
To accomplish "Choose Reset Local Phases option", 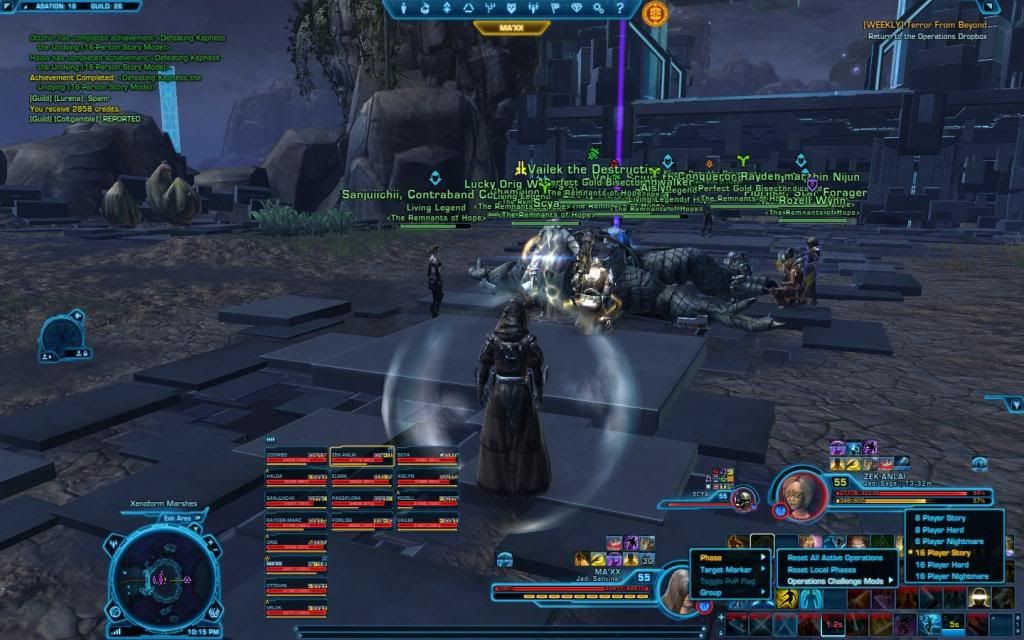I will tap(820, 569).
